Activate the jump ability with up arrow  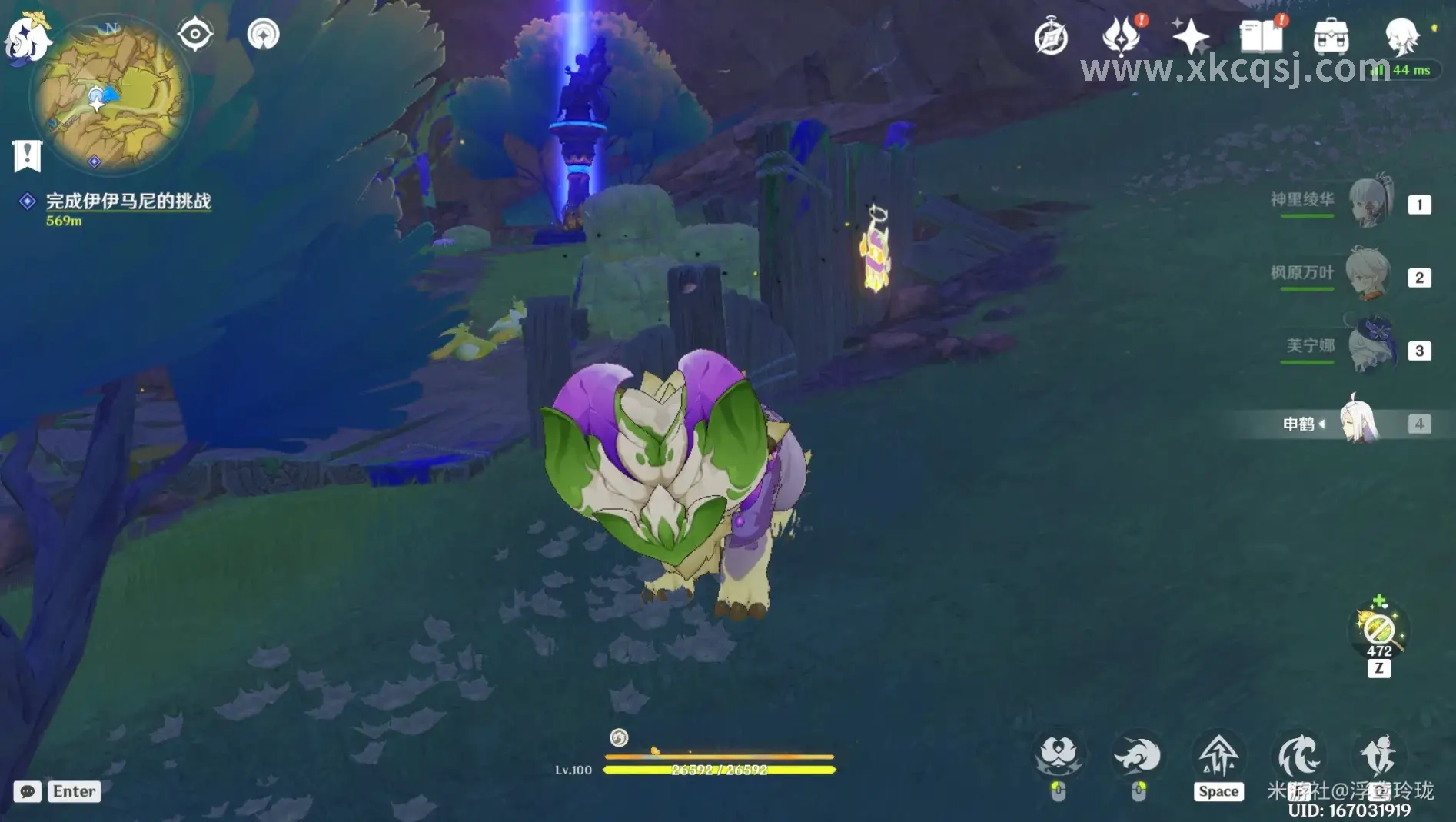(x=1218, y=756)
